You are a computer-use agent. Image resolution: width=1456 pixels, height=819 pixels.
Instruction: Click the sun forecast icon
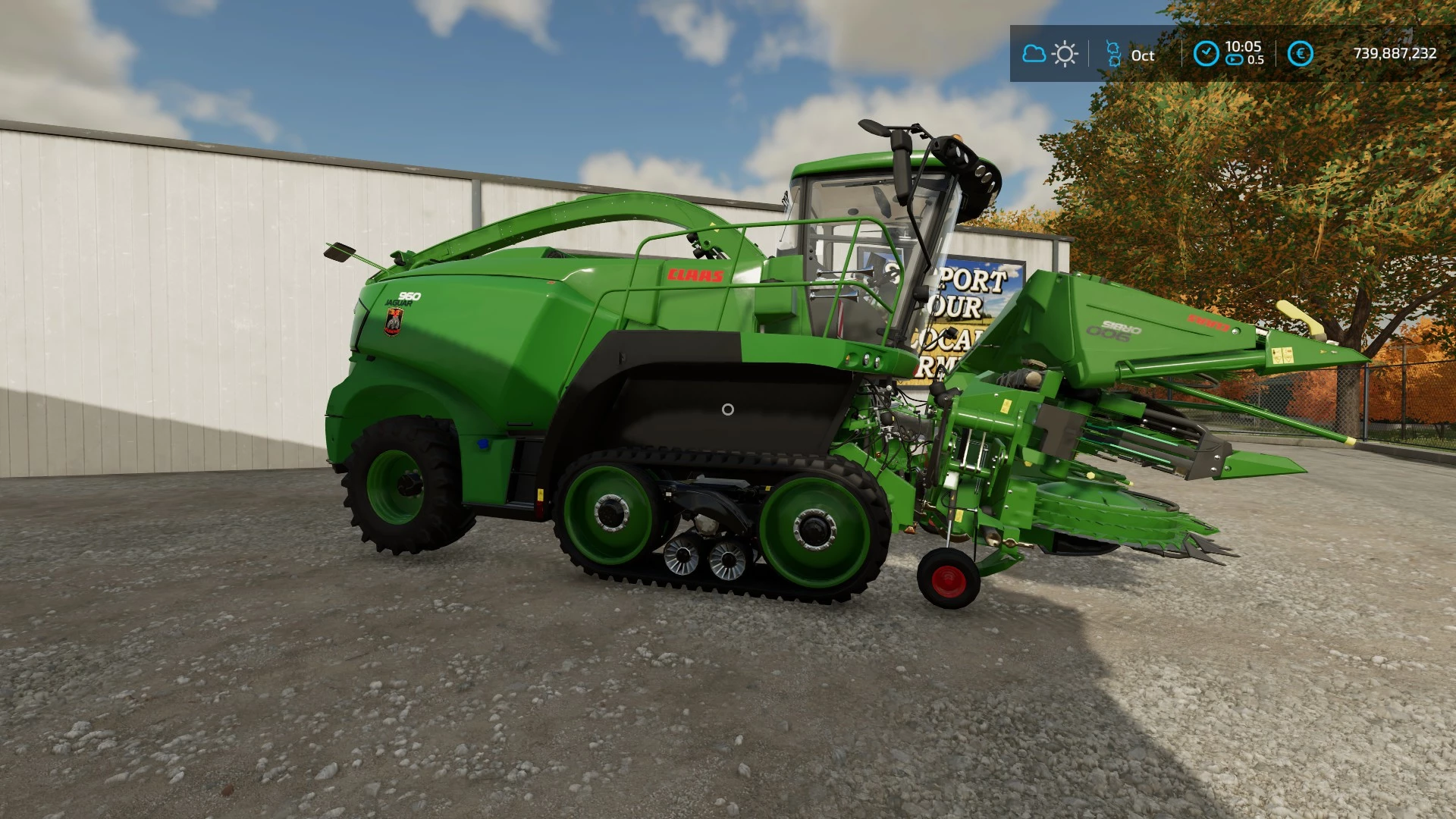tap(1065, 54)
